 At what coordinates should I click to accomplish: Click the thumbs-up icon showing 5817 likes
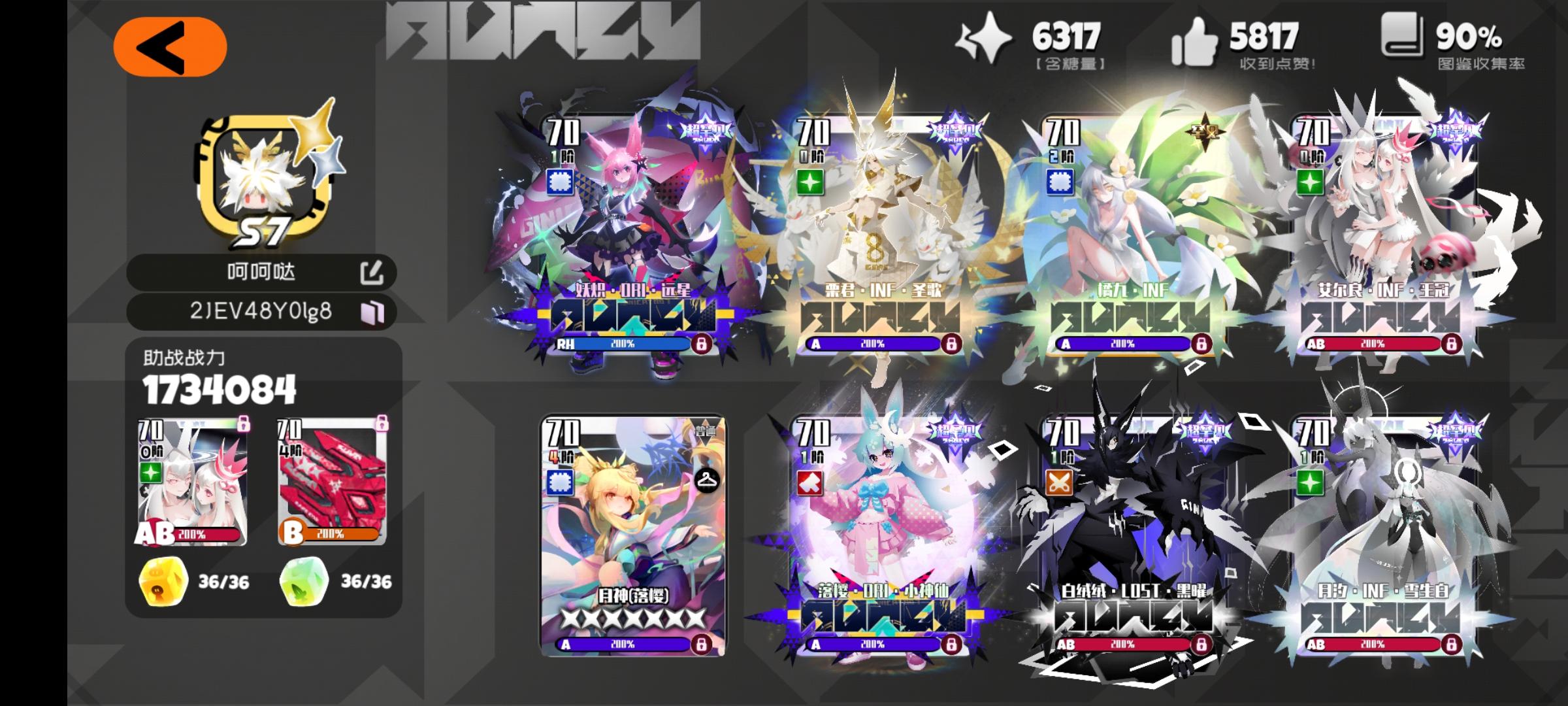point(1196,39)
